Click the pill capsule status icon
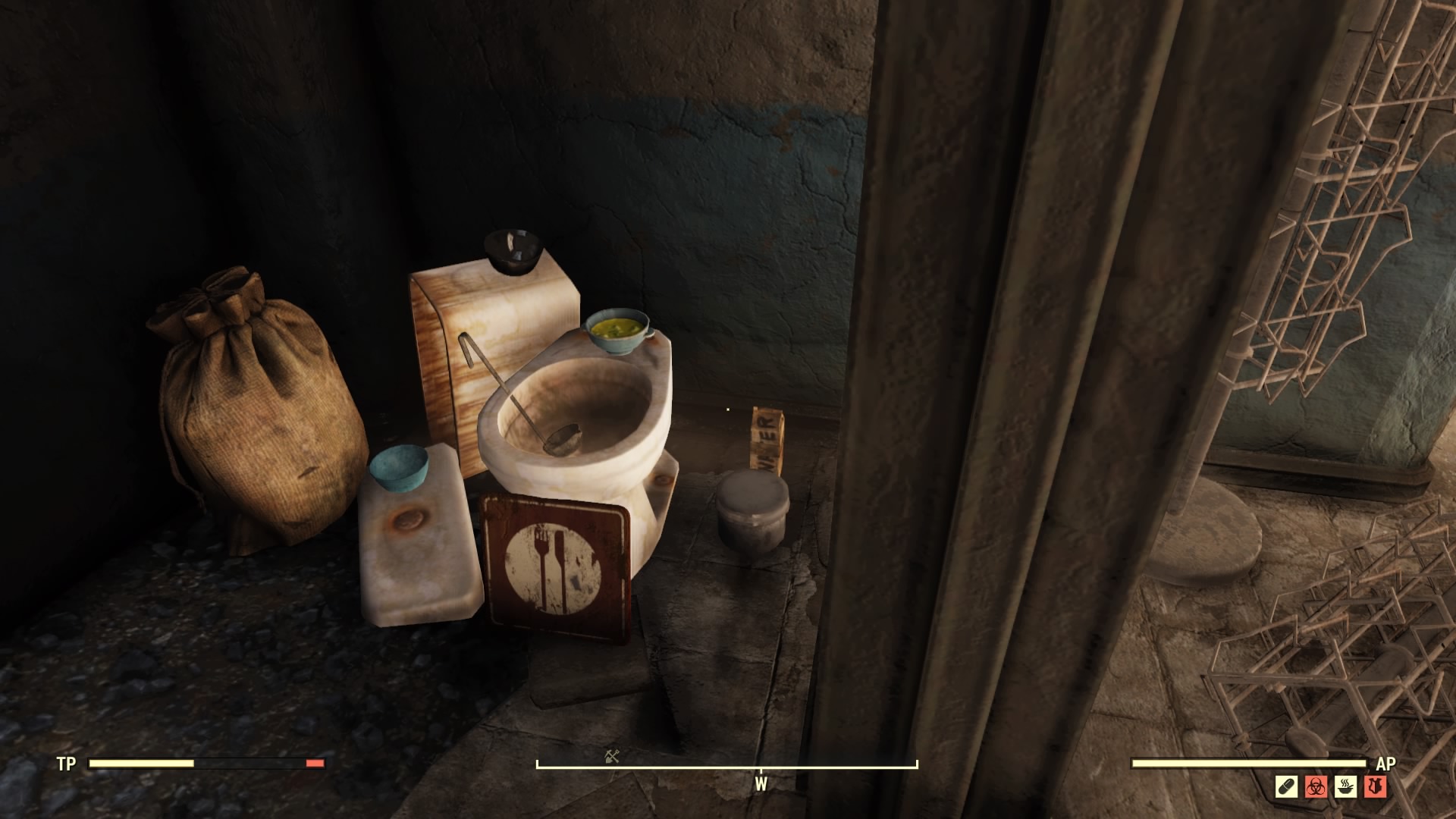 1287,786
